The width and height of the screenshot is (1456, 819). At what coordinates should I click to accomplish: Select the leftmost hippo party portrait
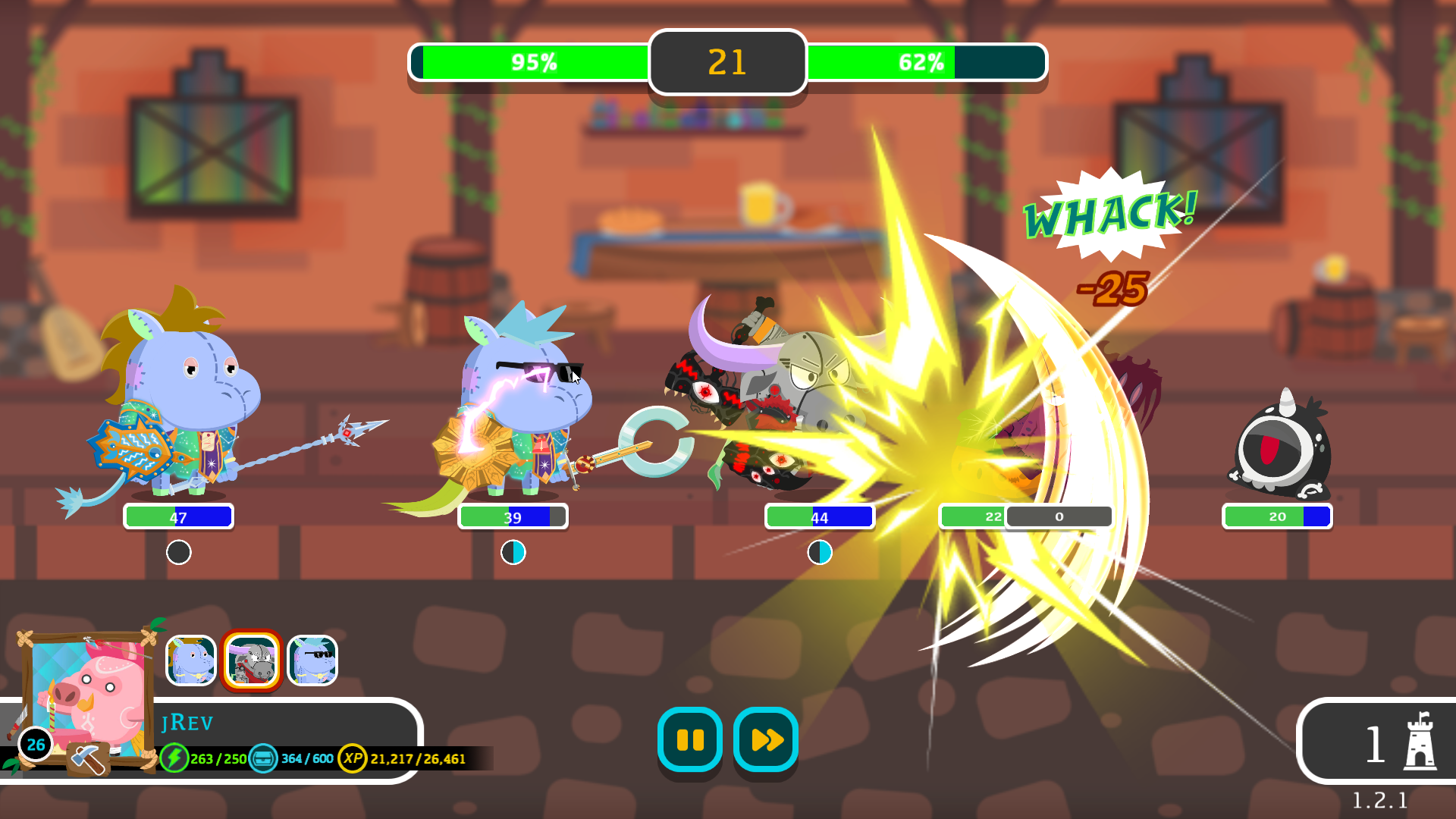192,660
